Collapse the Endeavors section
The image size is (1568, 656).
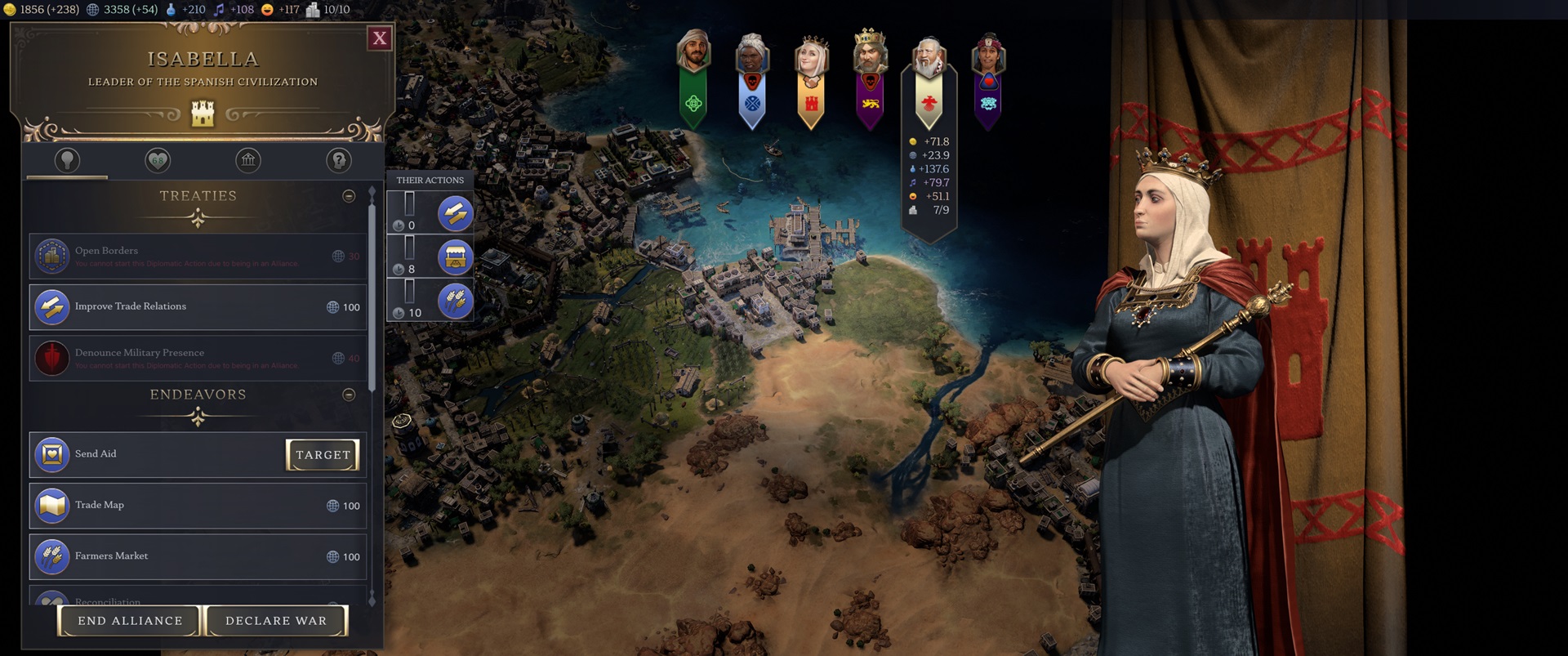(x=350, y=395)
